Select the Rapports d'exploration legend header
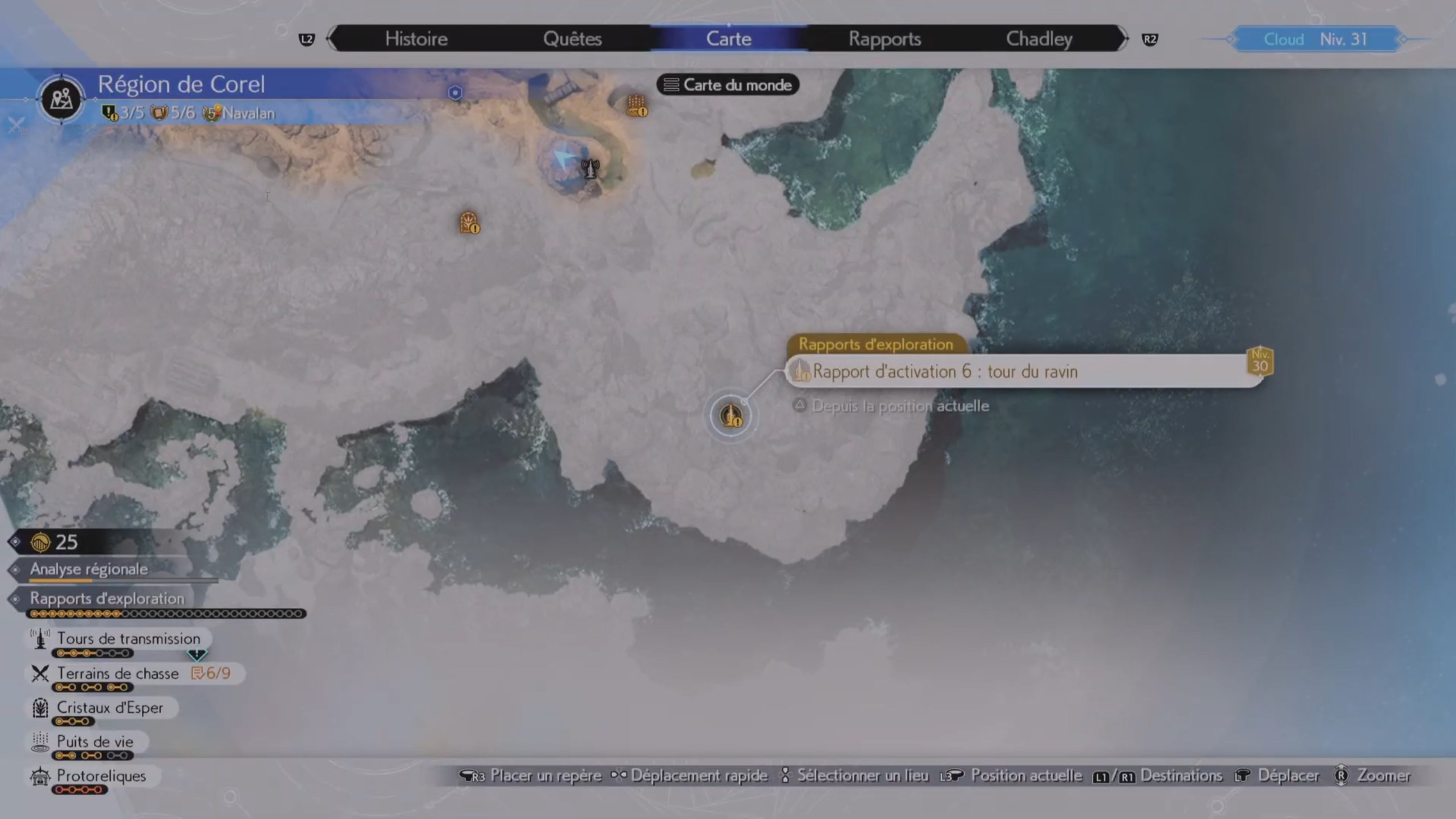The width and height of the screenshot is (1456, 819). pos(107,598)
